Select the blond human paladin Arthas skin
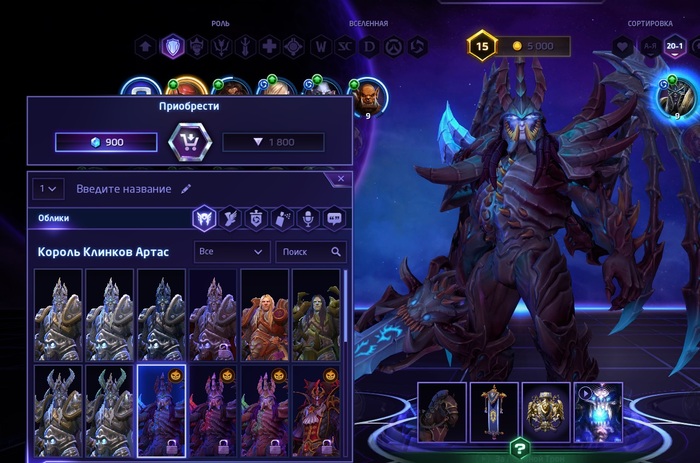Image resolution: width=700 pixels, height=463 pixels. 265,314
